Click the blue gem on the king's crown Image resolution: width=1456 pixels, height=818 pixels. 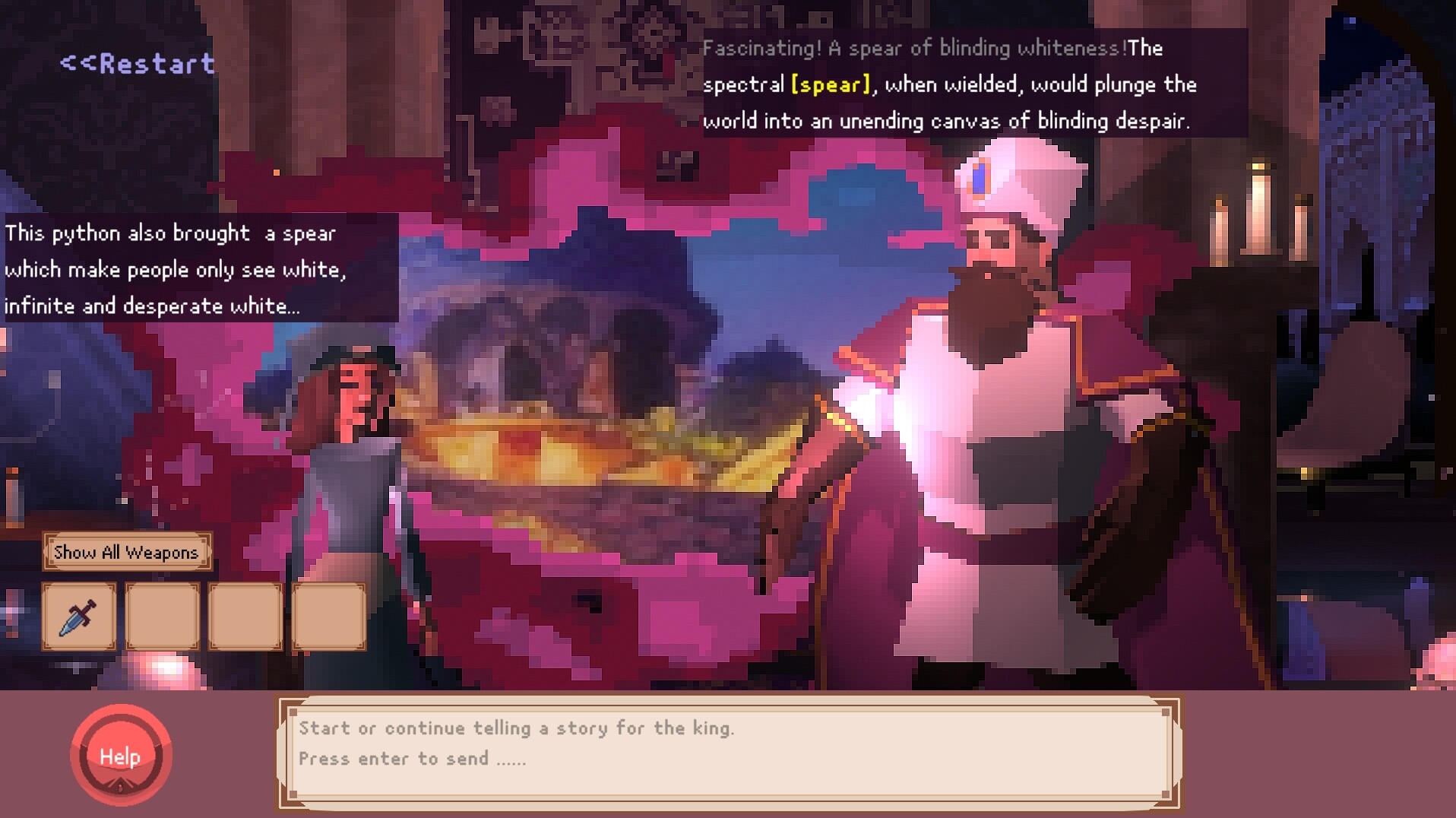coord(980,178)
